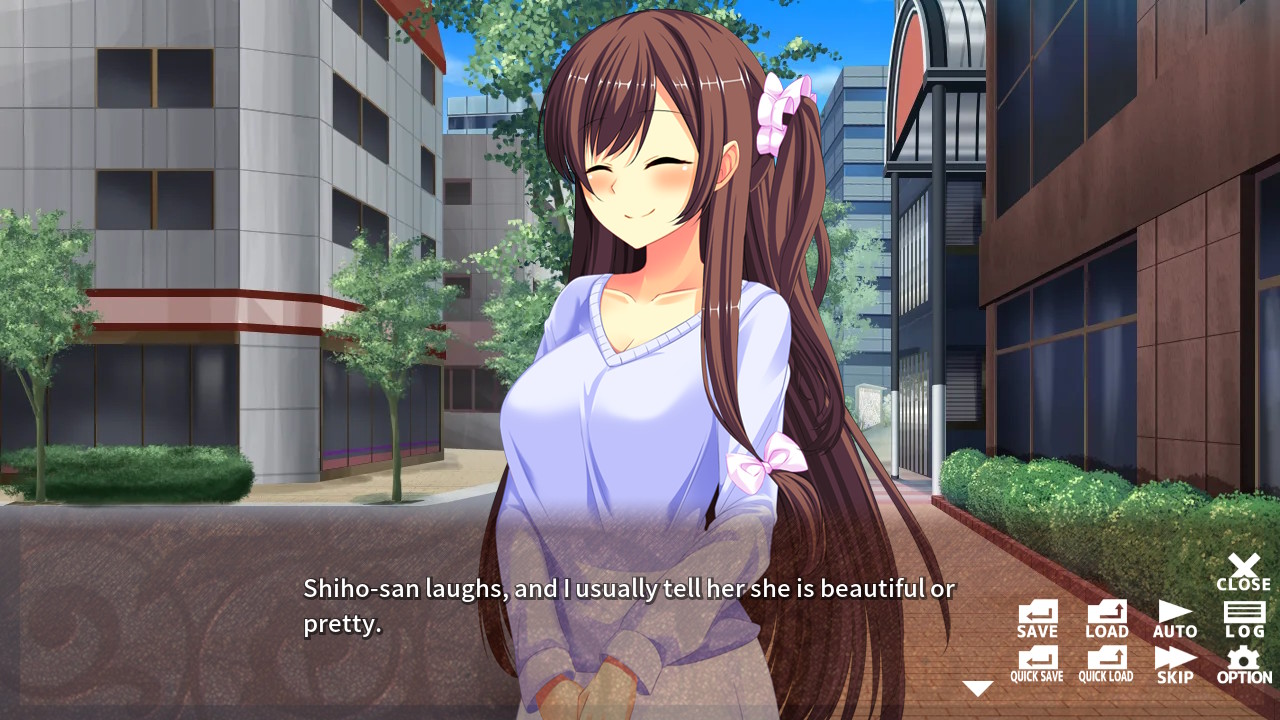
Task: Hide the interface using the CLOSE X
Action: 1243,572
